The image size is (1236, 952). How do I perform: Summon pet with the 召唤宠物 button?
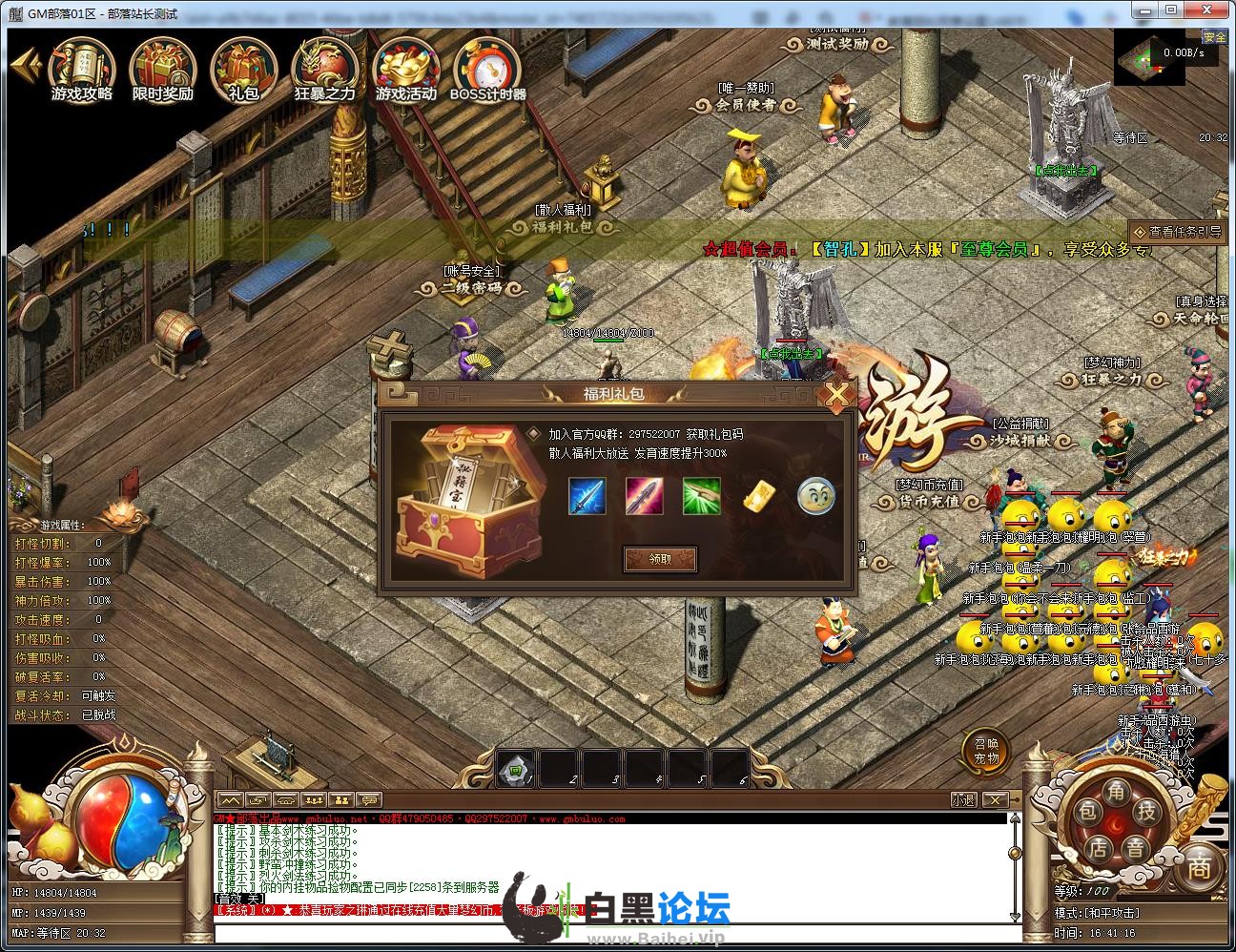(x=985, y=752)
